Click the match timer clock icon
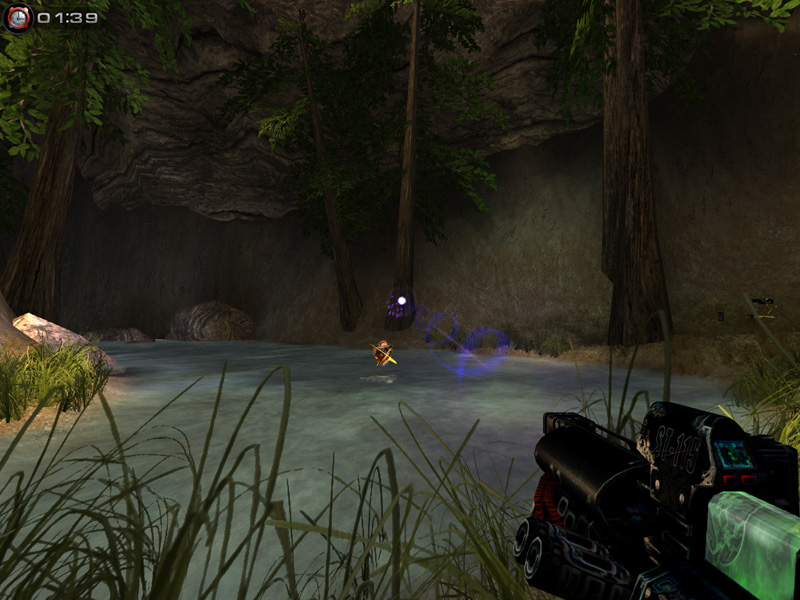Viewport: 800px width, 600px height. click(x=18, y=17)
